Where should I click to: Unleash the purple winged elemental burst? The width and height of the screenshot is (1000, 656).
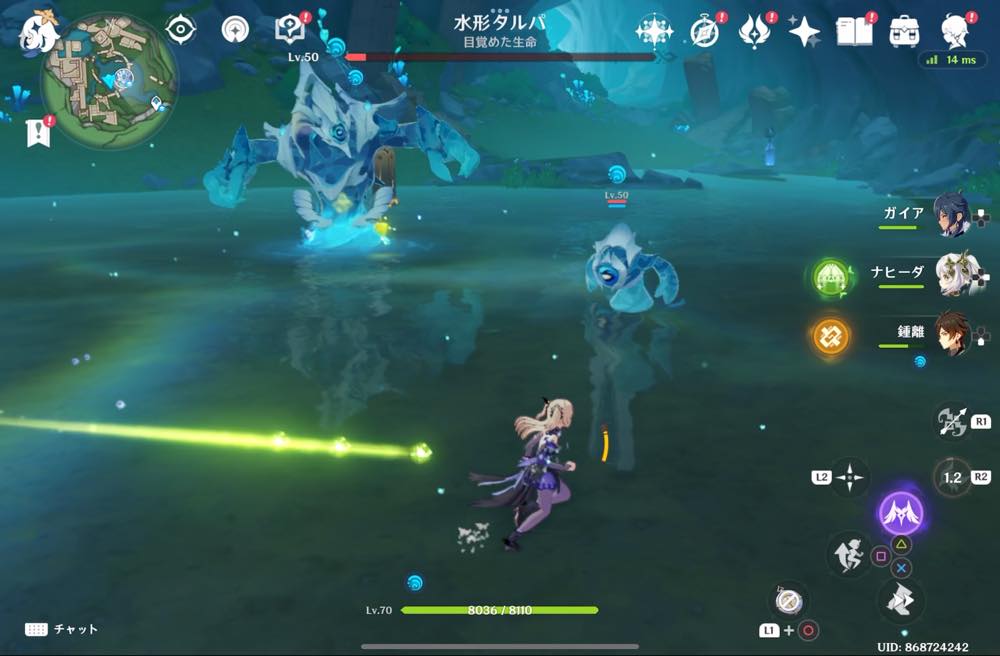point(901,514)
